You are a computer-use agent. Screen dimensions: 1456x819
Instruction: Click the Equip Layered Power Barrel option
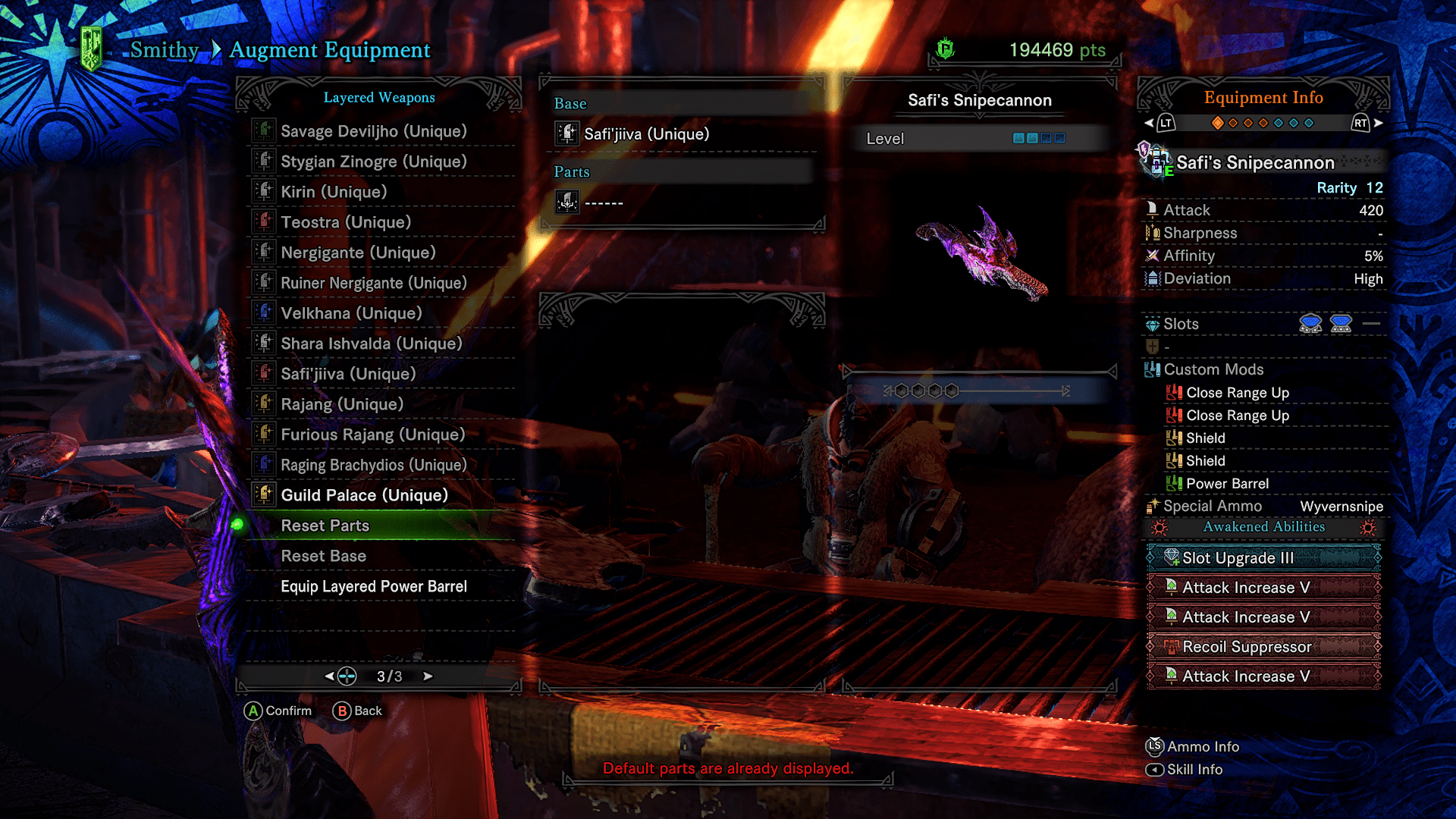pos(374,586)
